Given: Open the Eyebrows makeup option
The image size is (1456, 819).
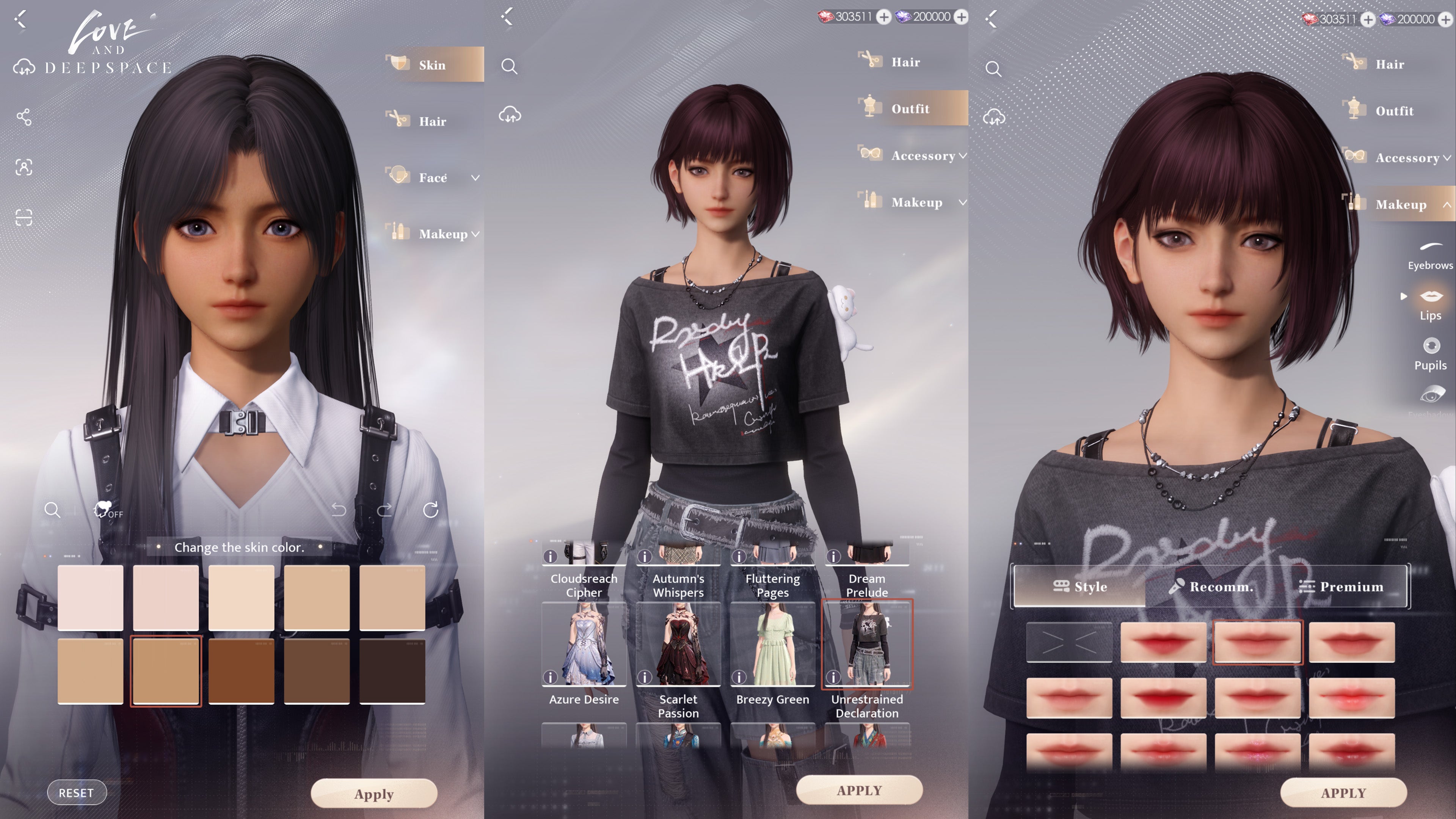Looking at the screenshot, I should tap(1430, 254).
